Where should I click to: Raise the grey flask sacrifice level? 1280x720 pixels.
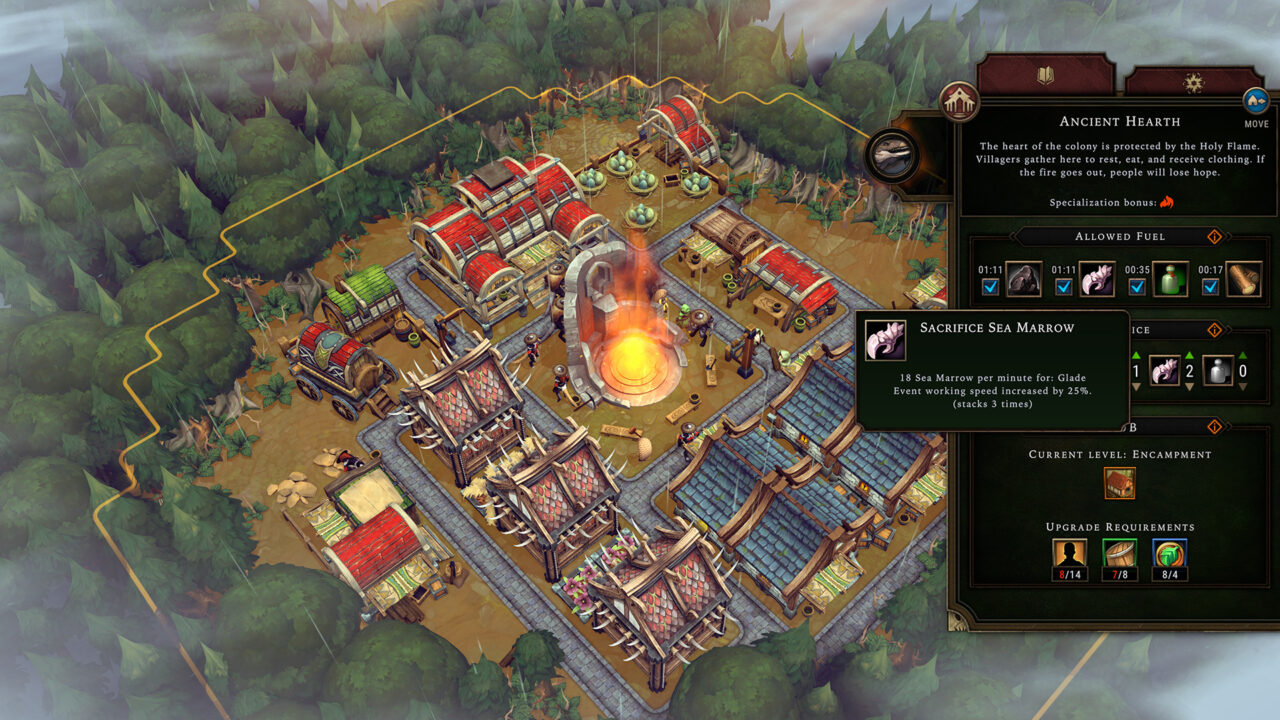click(x=1242, y=356)
